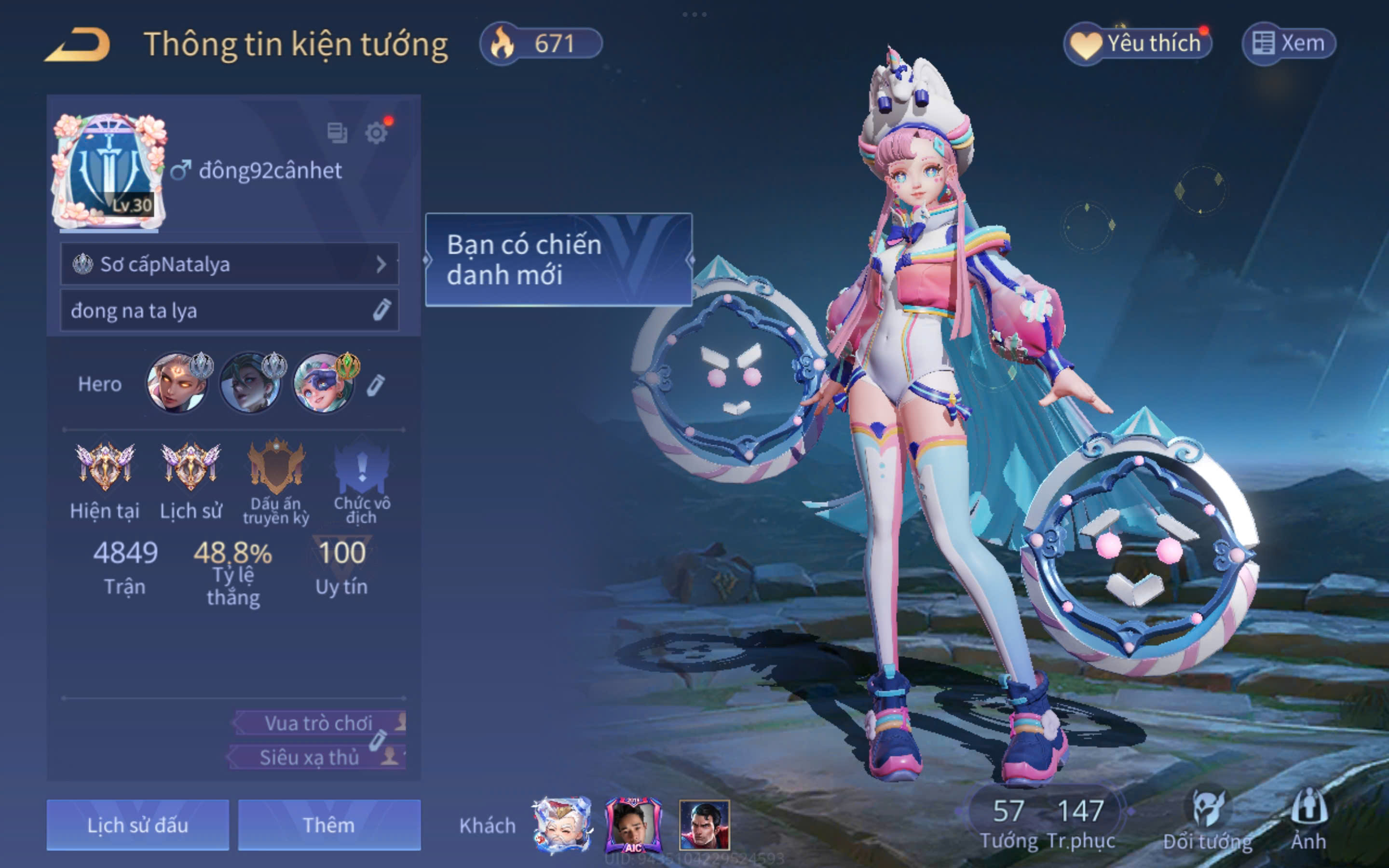The width and height of the screenshot is (1389, 868).
Task: Open profile settings gear icon
Action: 376,133
